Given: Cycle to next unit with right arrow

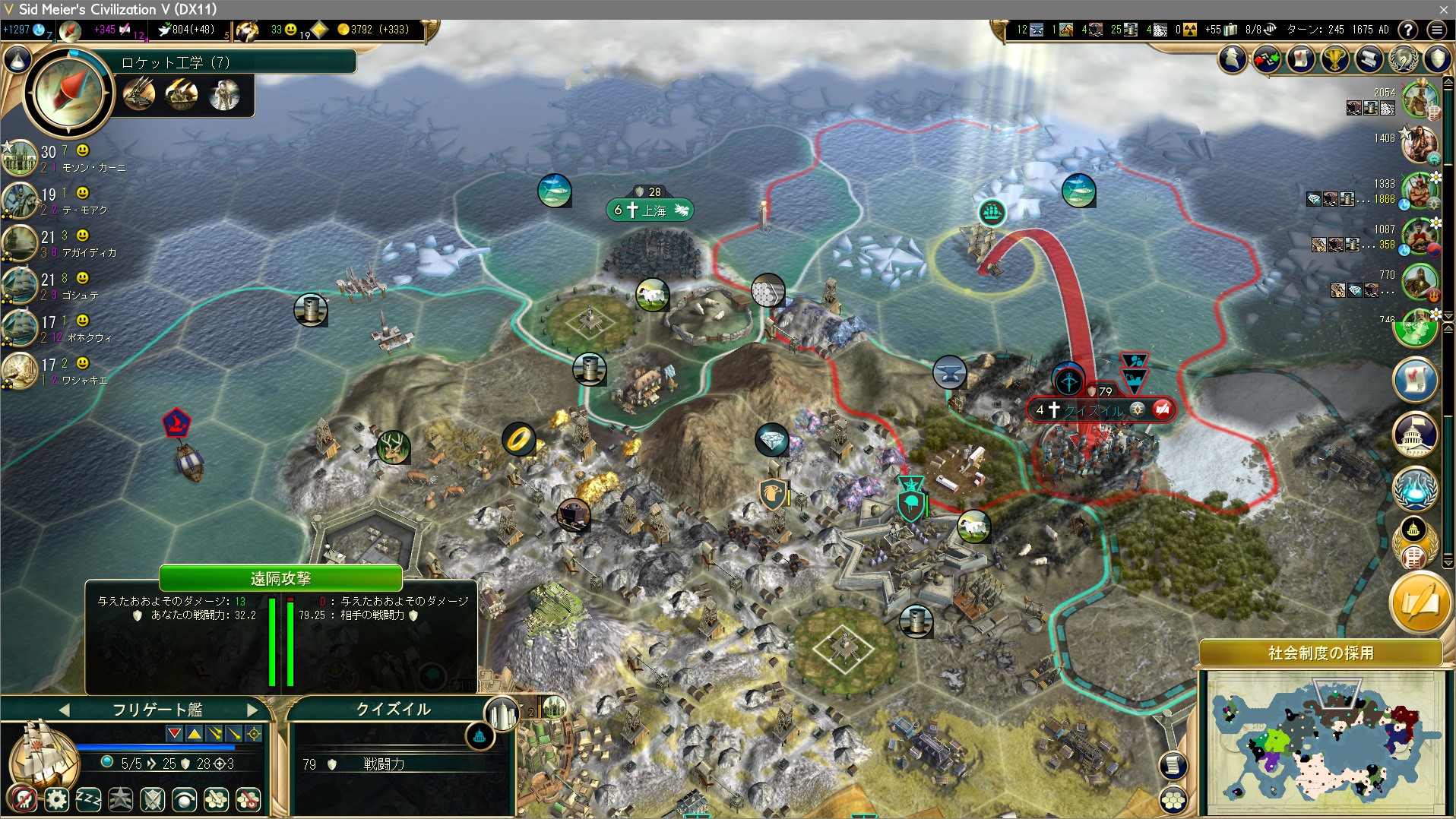Looking at the screenshot, I should coord(253,710).
